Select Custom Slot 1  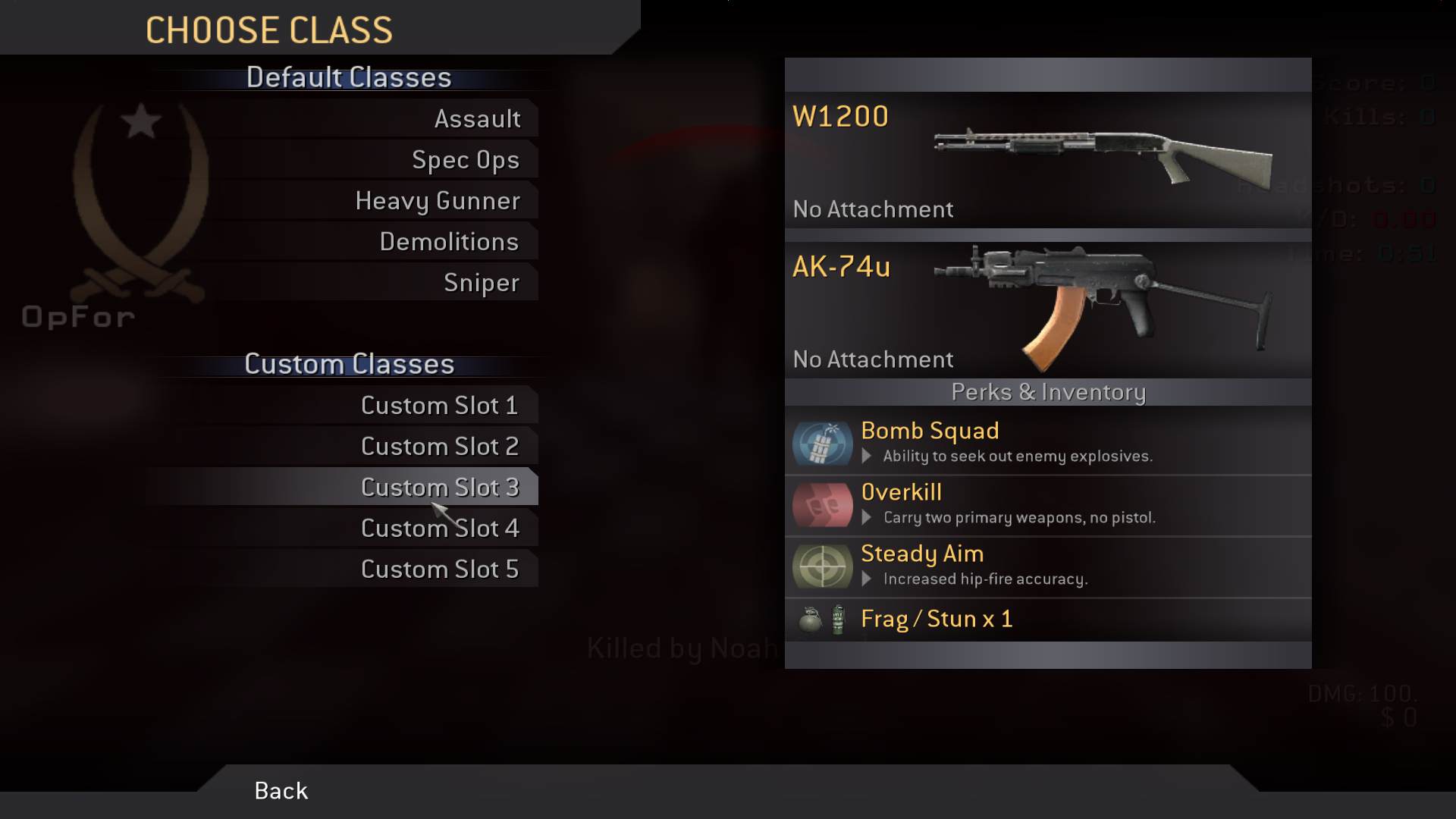tap(440, 406)
